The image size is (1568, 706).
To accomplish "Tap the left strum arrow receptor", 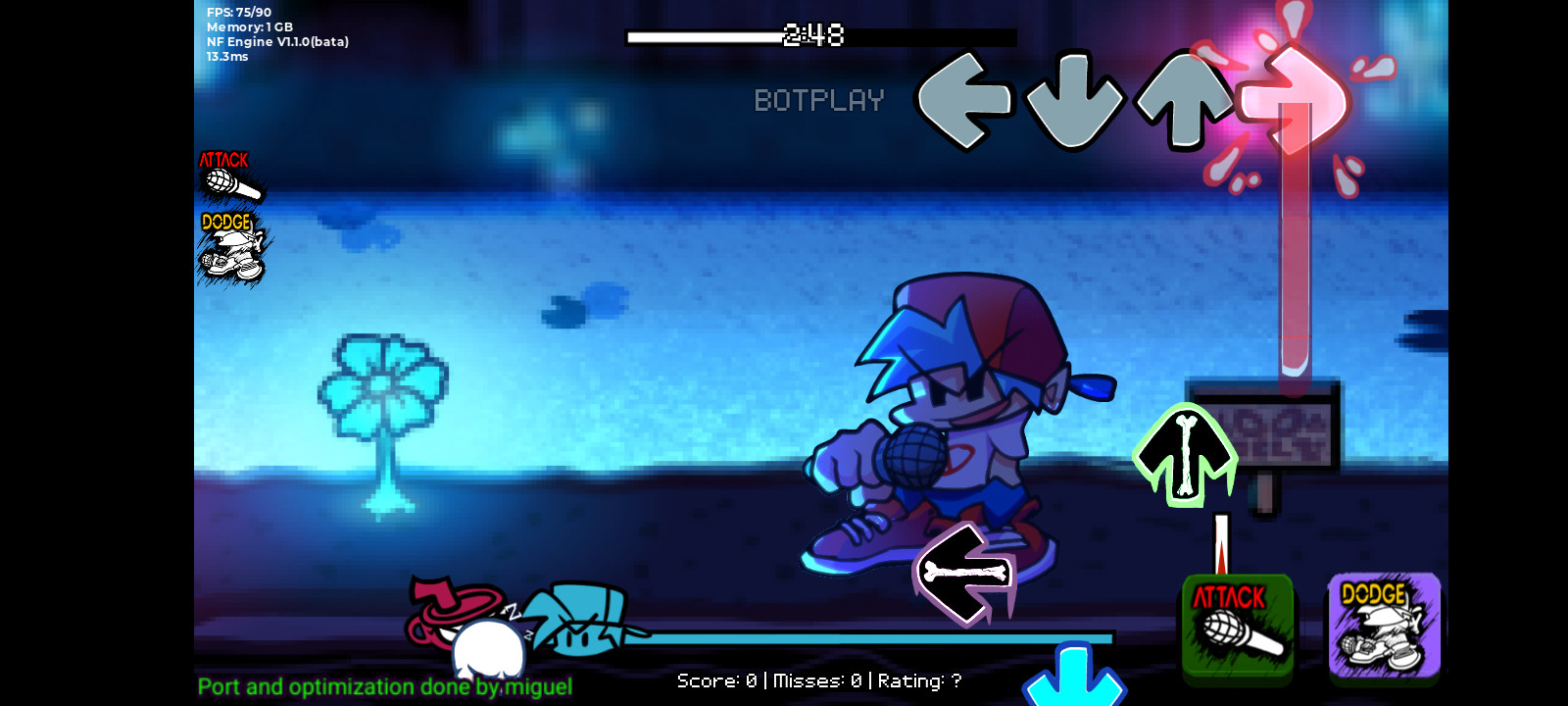I will [963, 98].
